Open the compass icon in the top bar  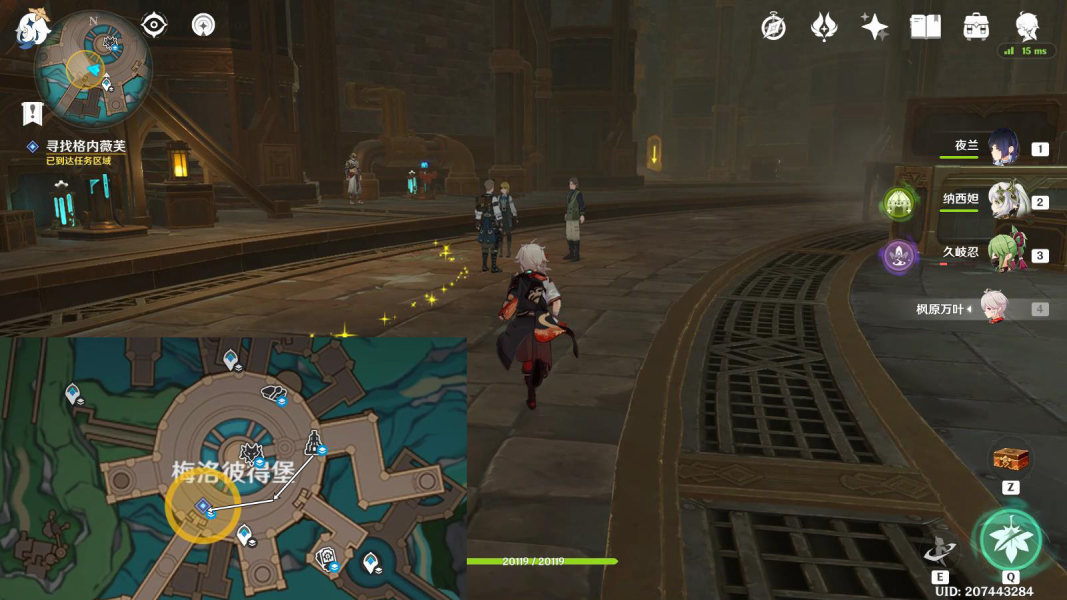(773, 27)
